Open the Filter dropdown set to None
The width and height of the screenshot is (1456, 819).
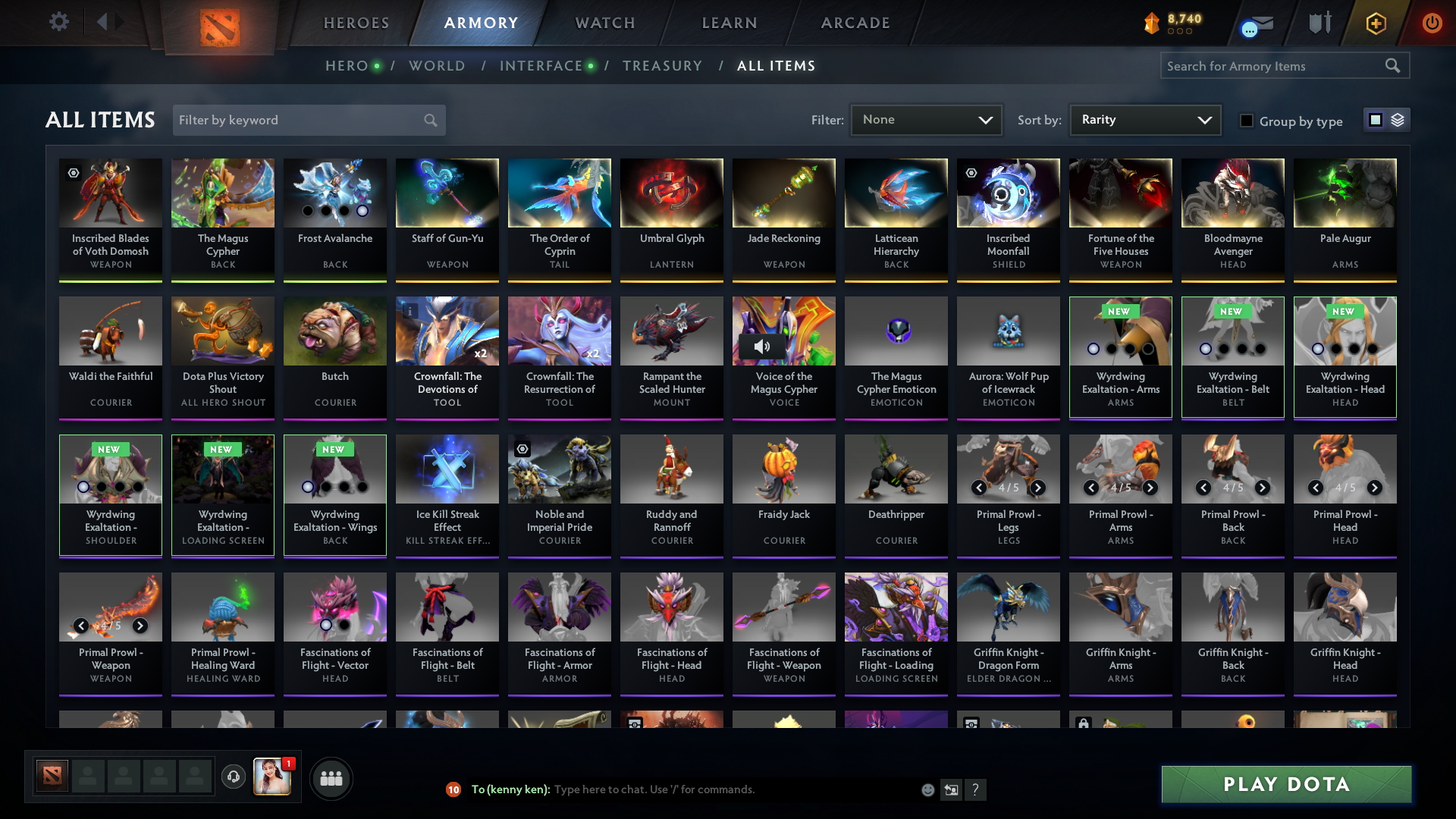pyautogui.click(x=926, y=119)
